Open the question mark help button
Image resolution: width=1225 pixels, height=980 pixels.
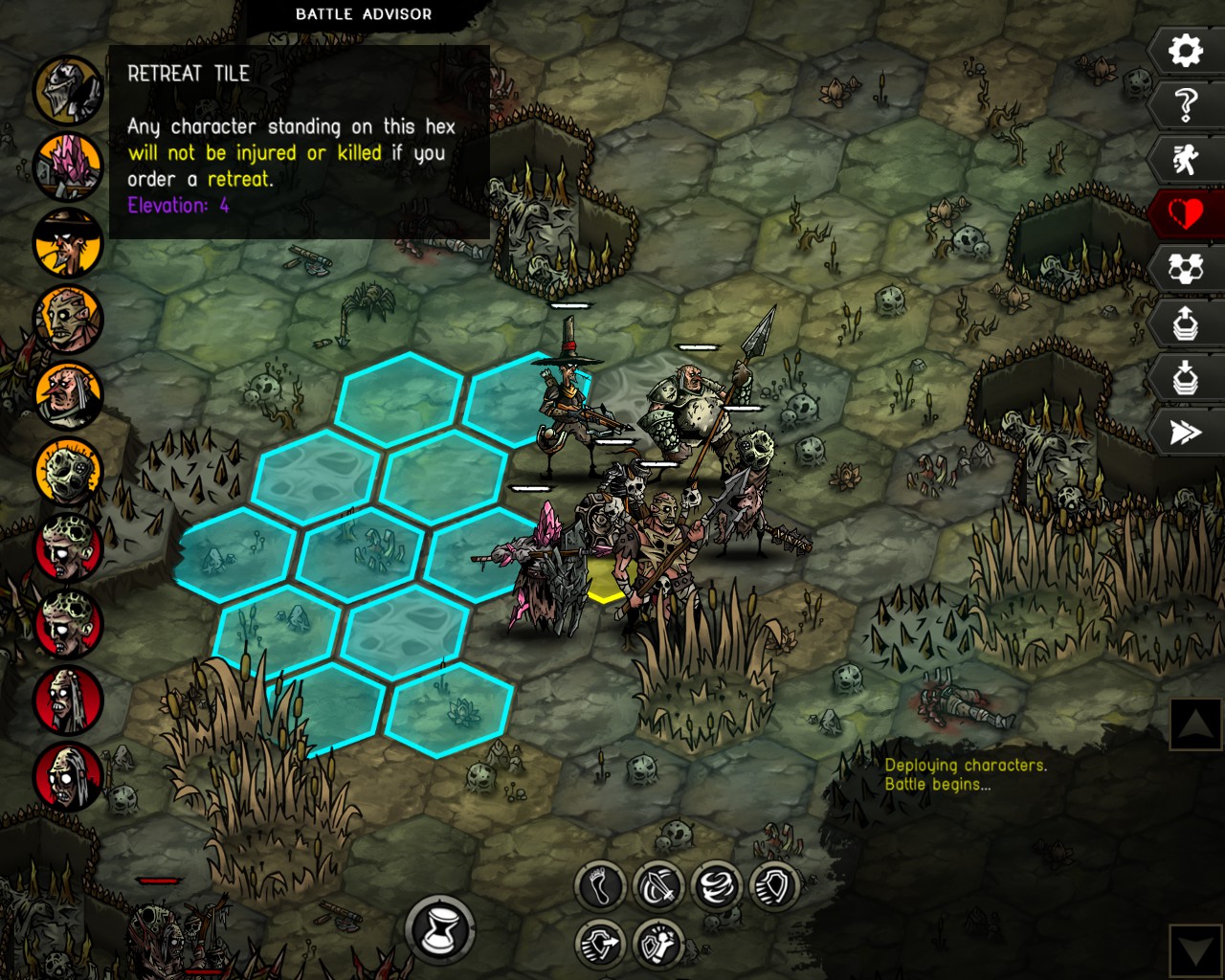(1186, 104)
